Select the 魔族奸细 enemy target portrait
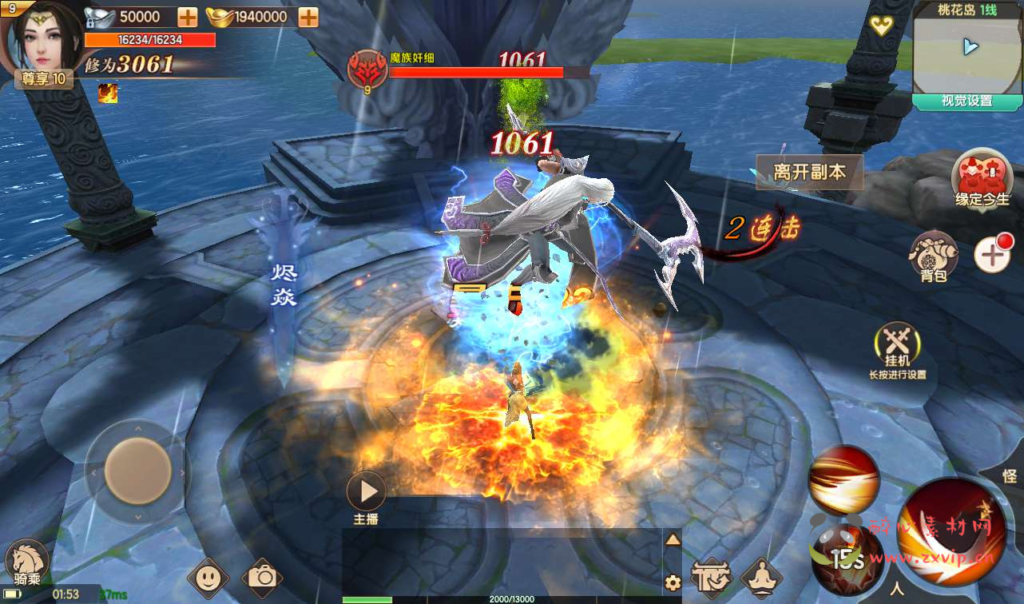 click(367, 68)
